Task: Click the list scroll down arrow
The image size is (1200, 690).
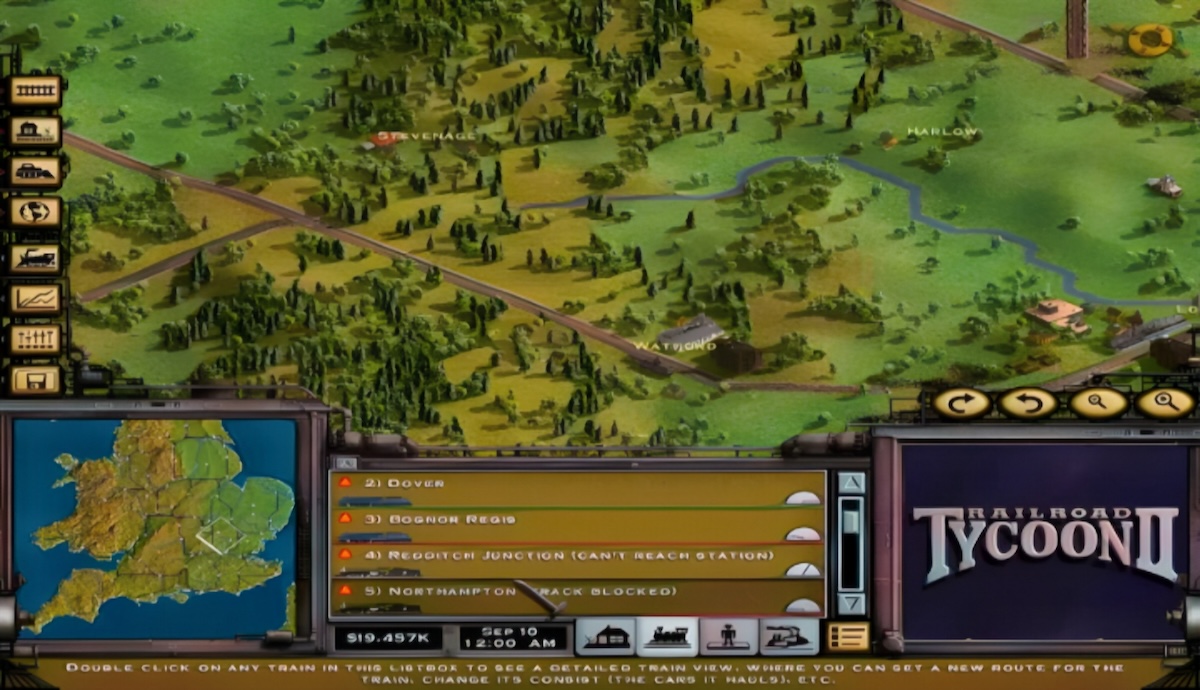Action: tap(851, 603)
